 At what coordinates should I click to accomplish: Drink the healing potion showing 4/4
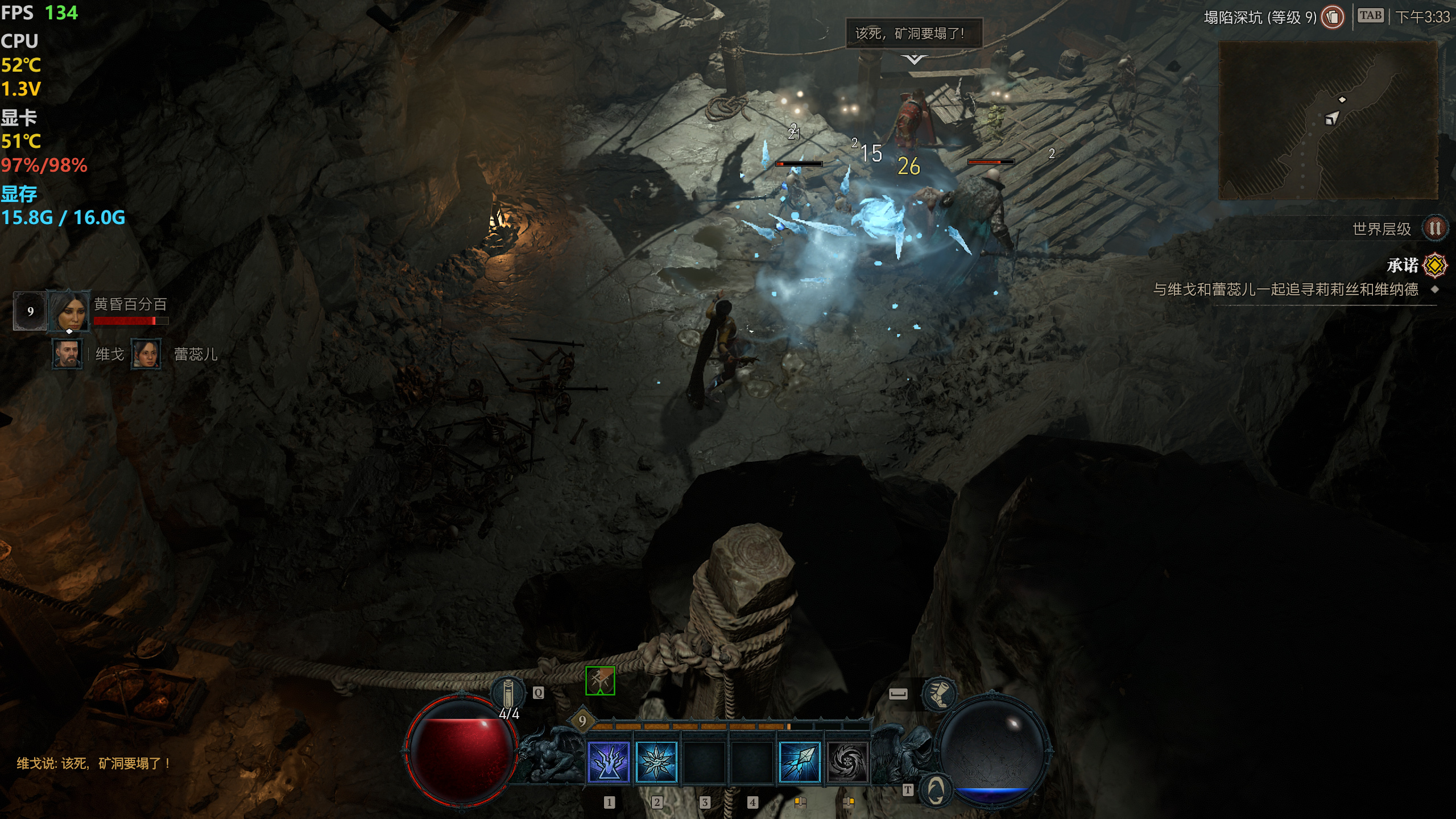(508, 694)
